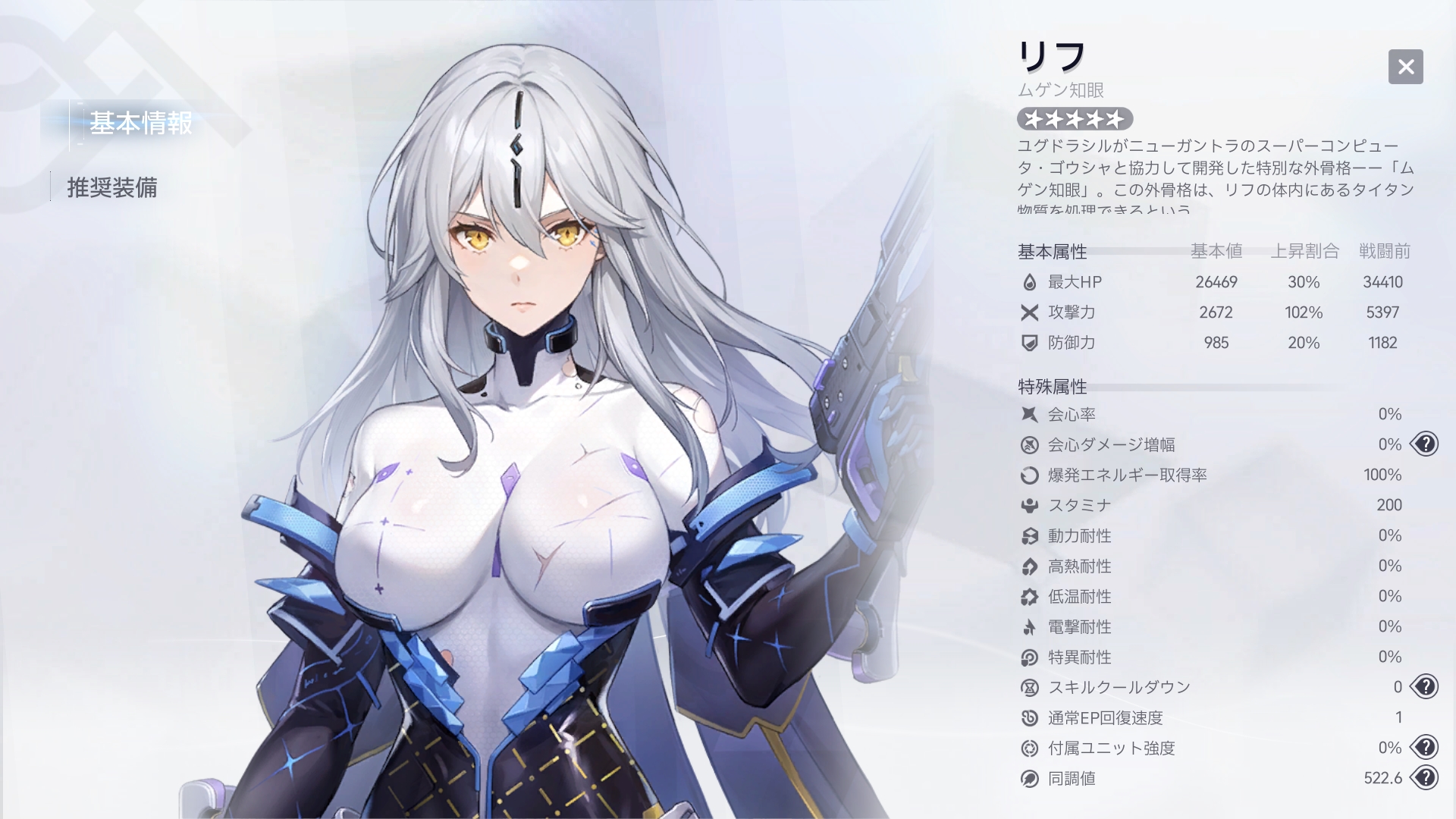Show help for 付属ユニット強度
The height and width of the screenshot is (819, 1456).
[1425, 748]
